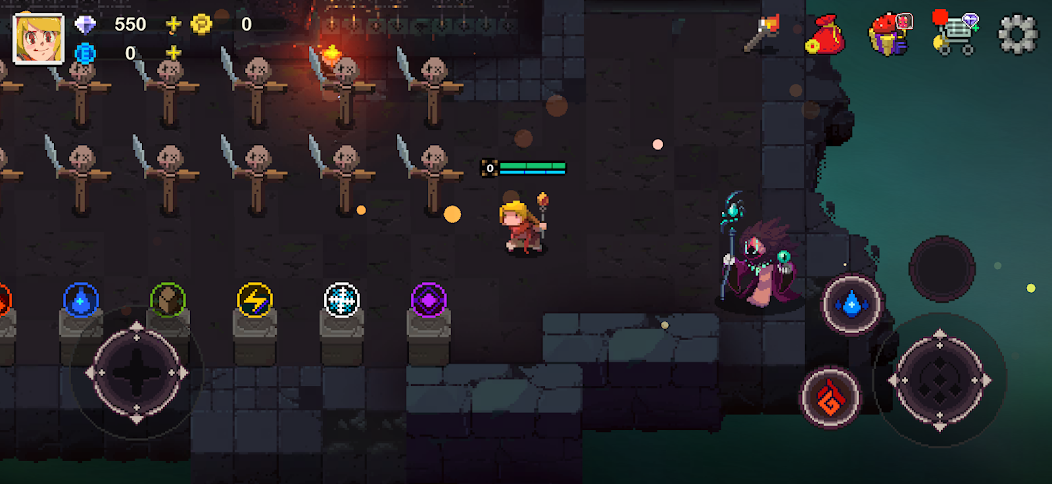Viewport: 1052px width, 484px height.
Task: Activate the blue water drop skill
Action: point(851,302)
